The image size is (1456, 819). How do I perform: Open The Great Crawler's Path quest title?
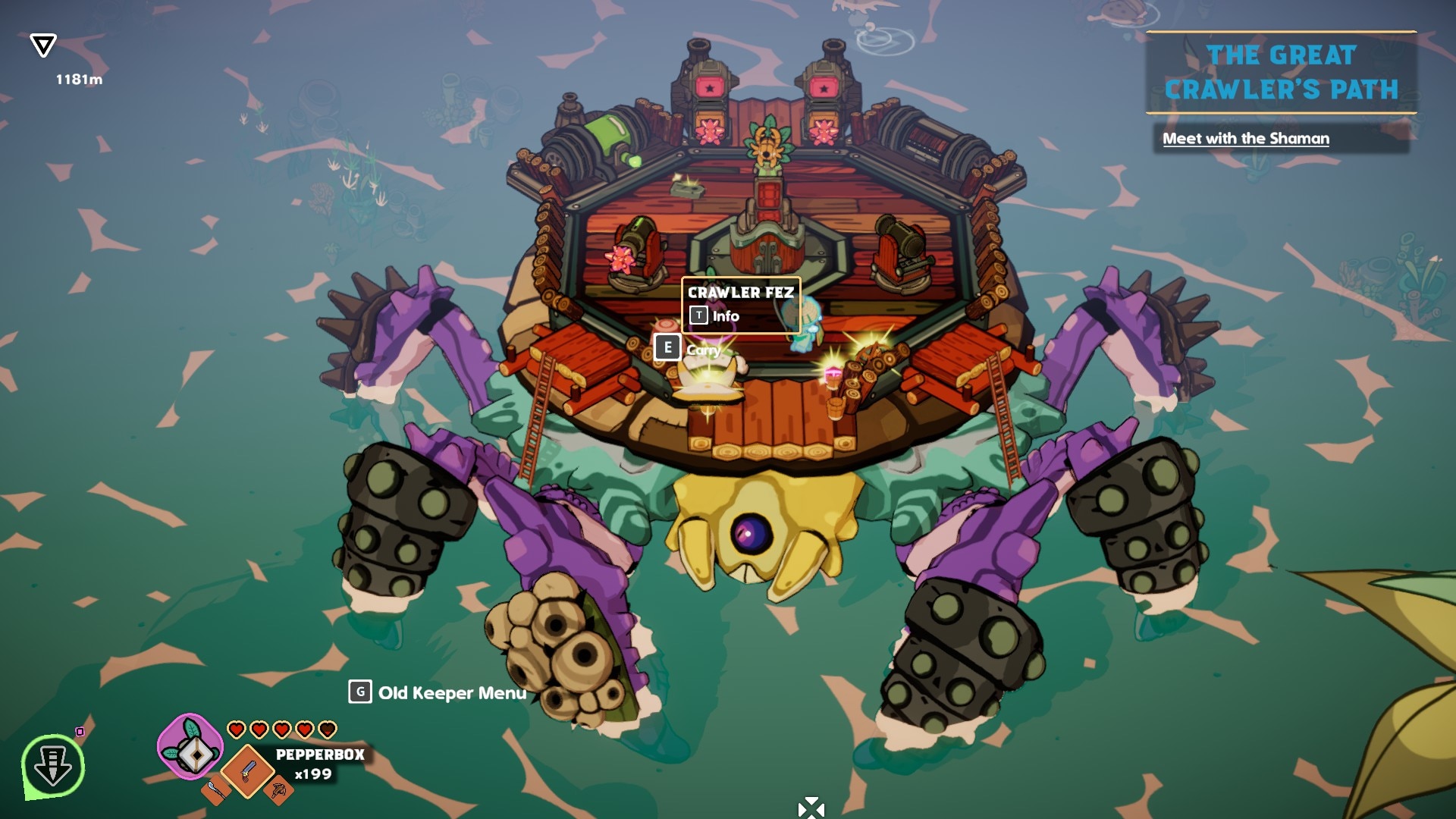1281,73
